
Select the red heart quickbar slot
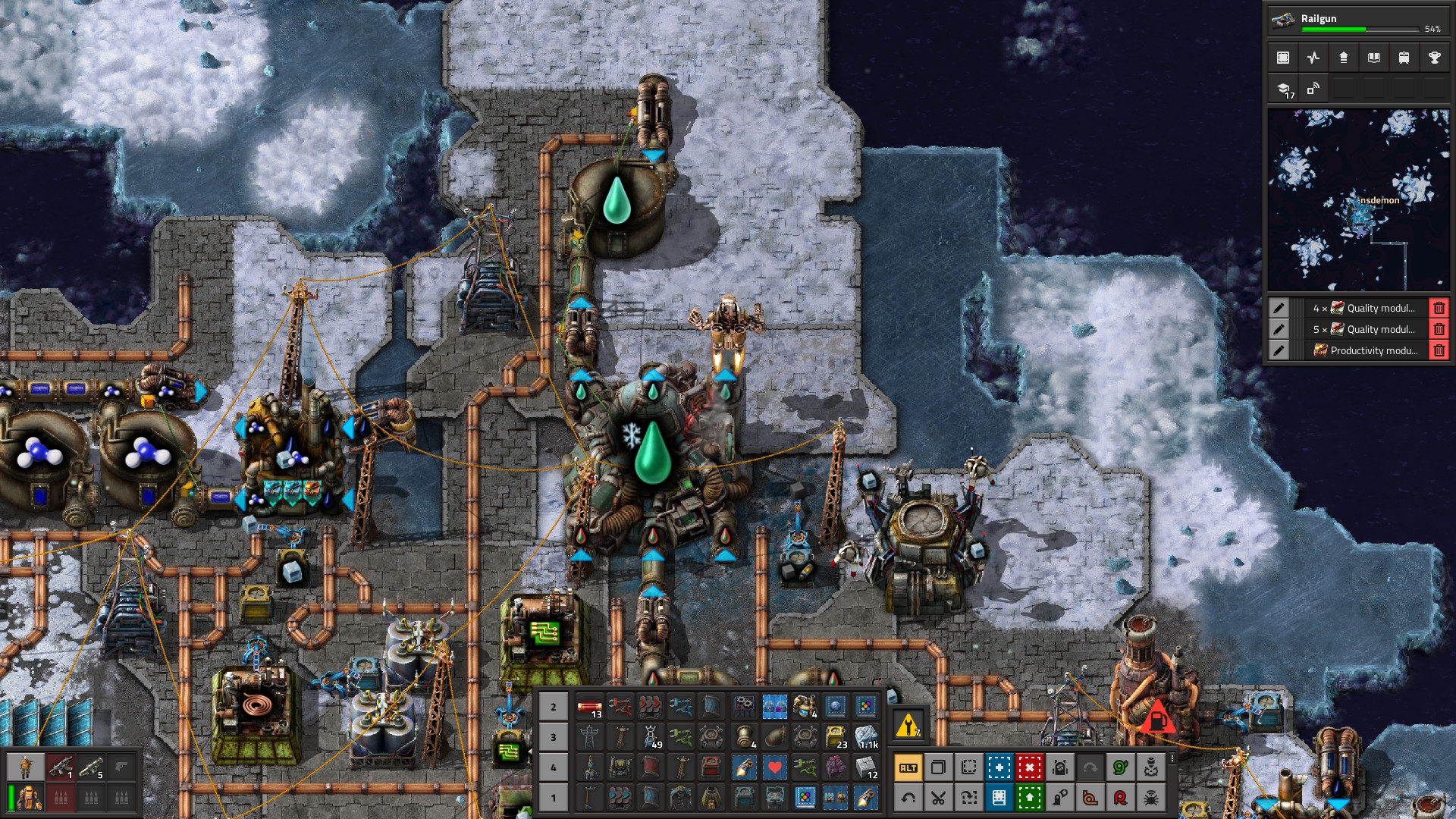pyautogui.click(x=774, y=767)
